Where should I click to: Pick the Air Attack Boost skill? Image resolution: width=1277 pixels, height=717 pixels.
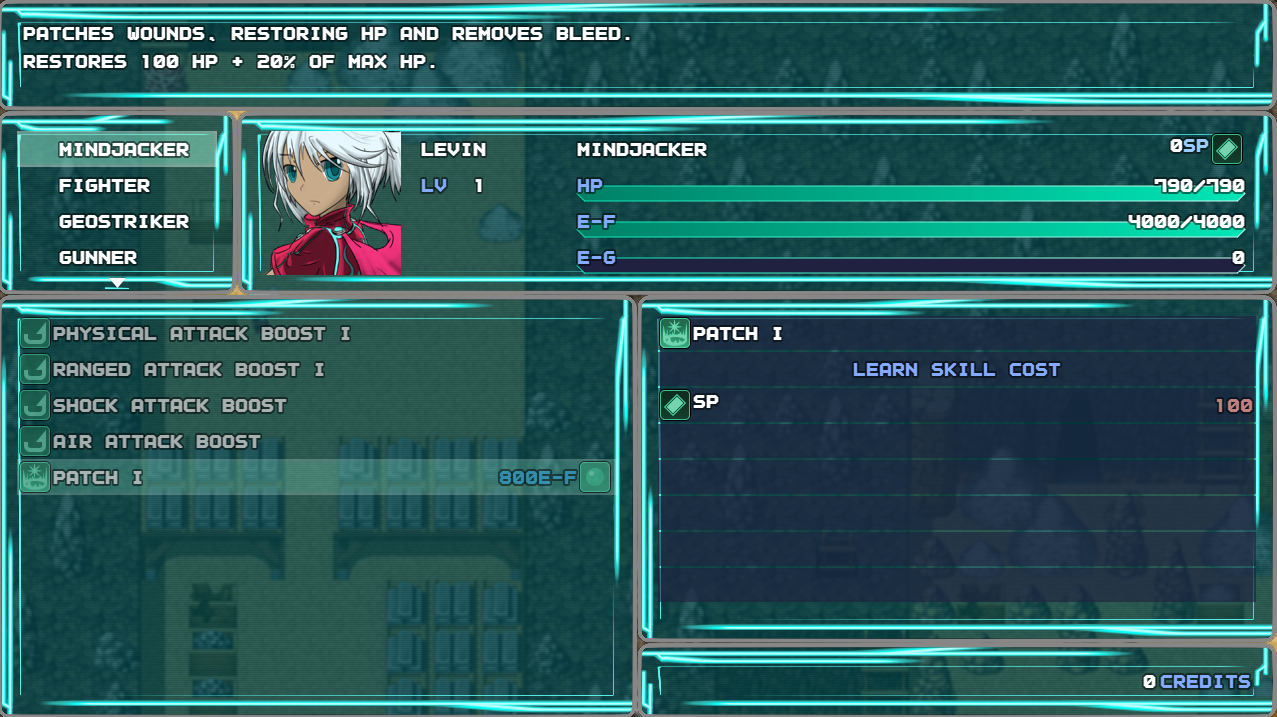(156, 442)
